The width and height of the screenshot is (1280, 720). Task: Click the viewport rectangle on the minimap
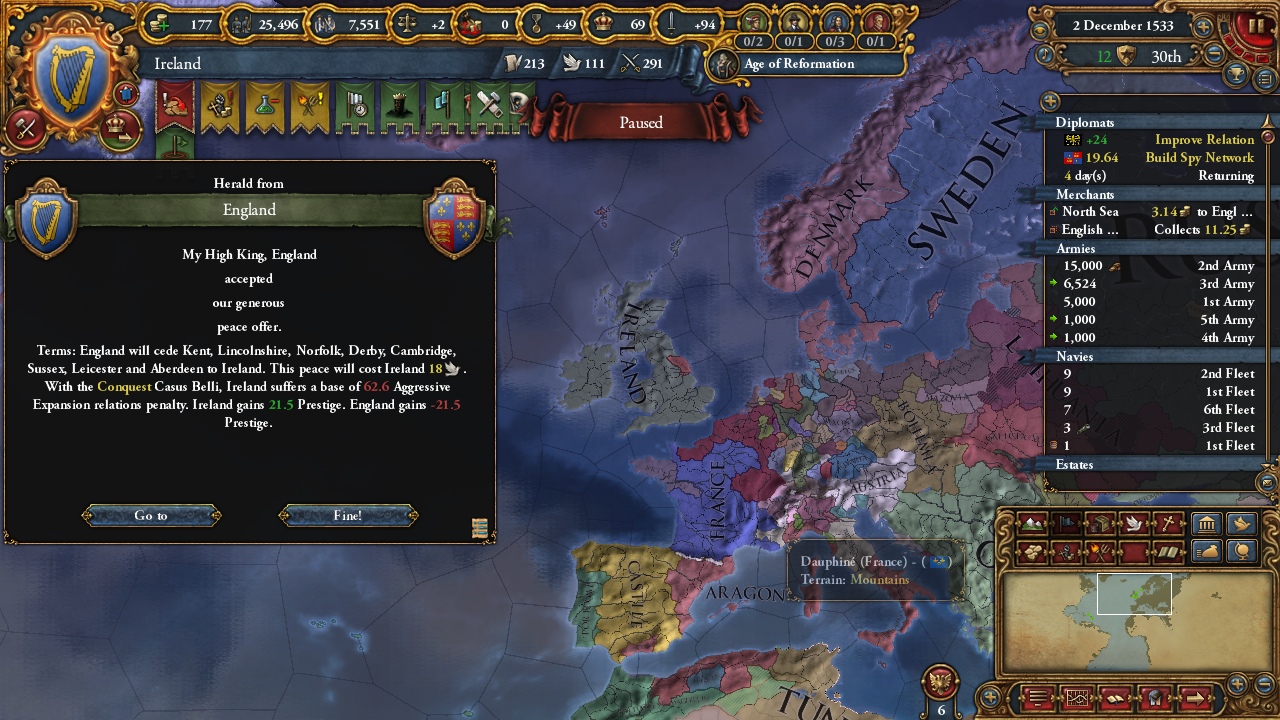[1134, 595]
